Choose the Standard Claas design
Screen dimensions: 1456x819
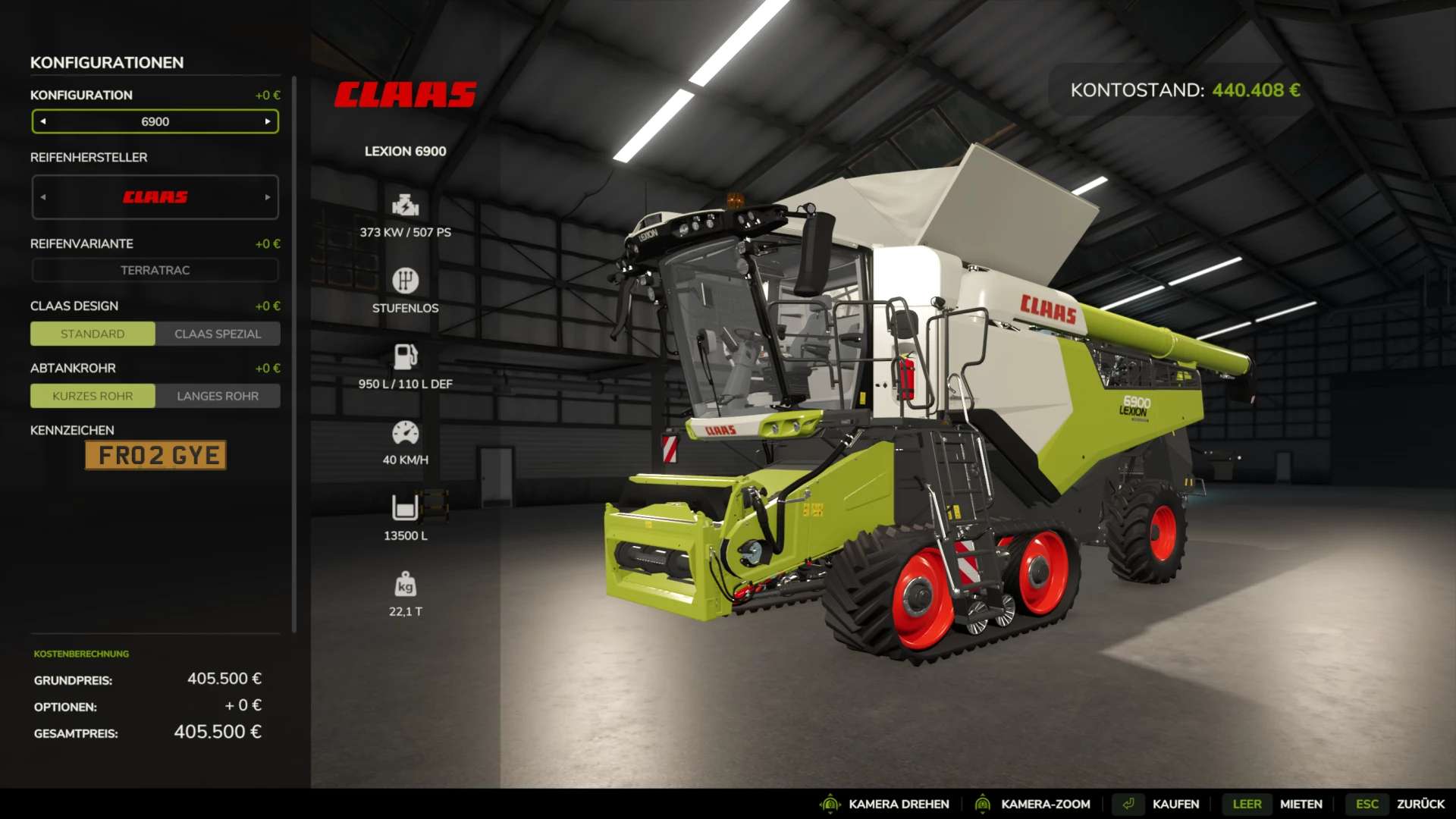coord(93,334)
